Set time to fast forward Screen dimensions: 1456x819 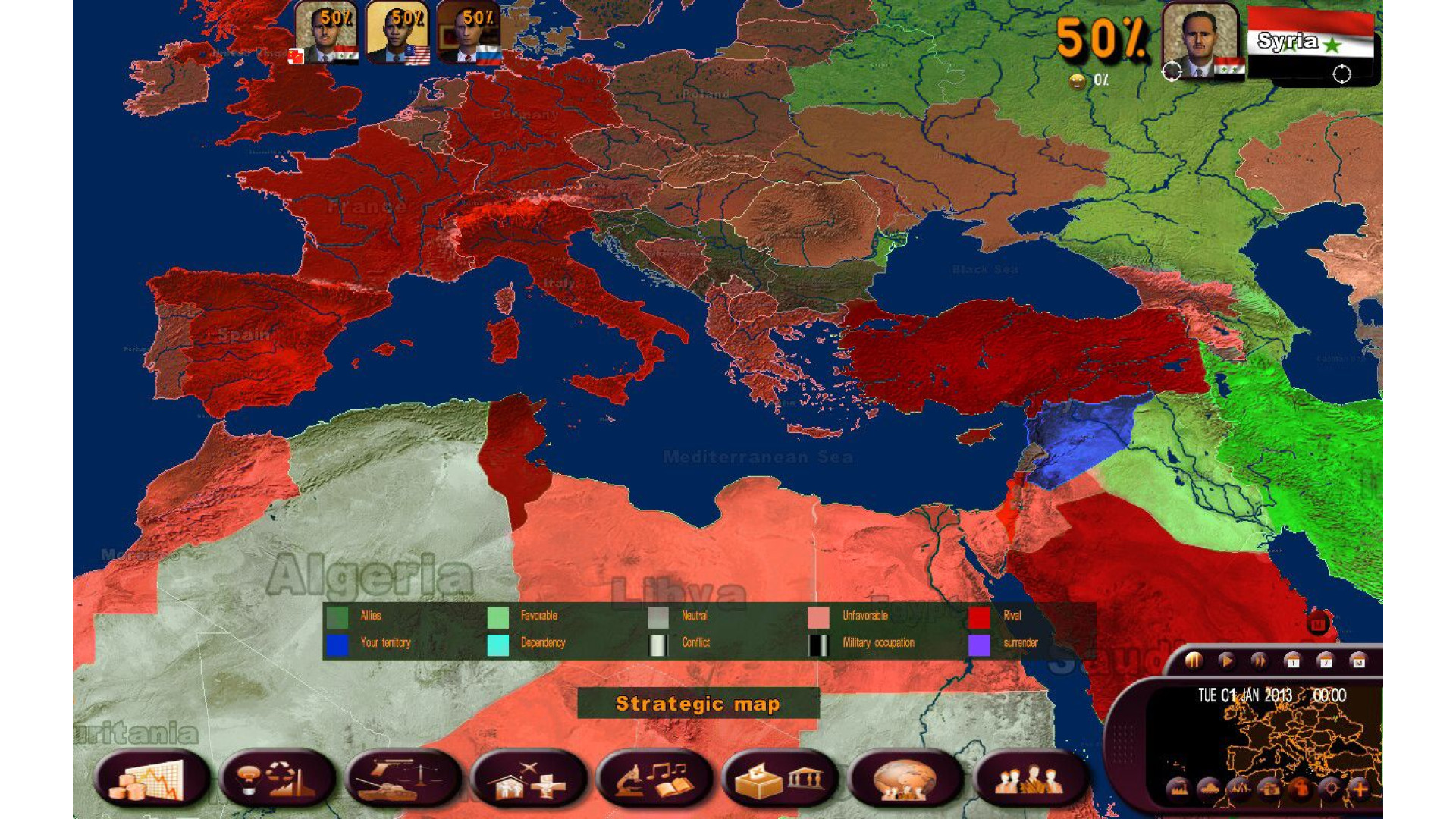[1259, 661]
